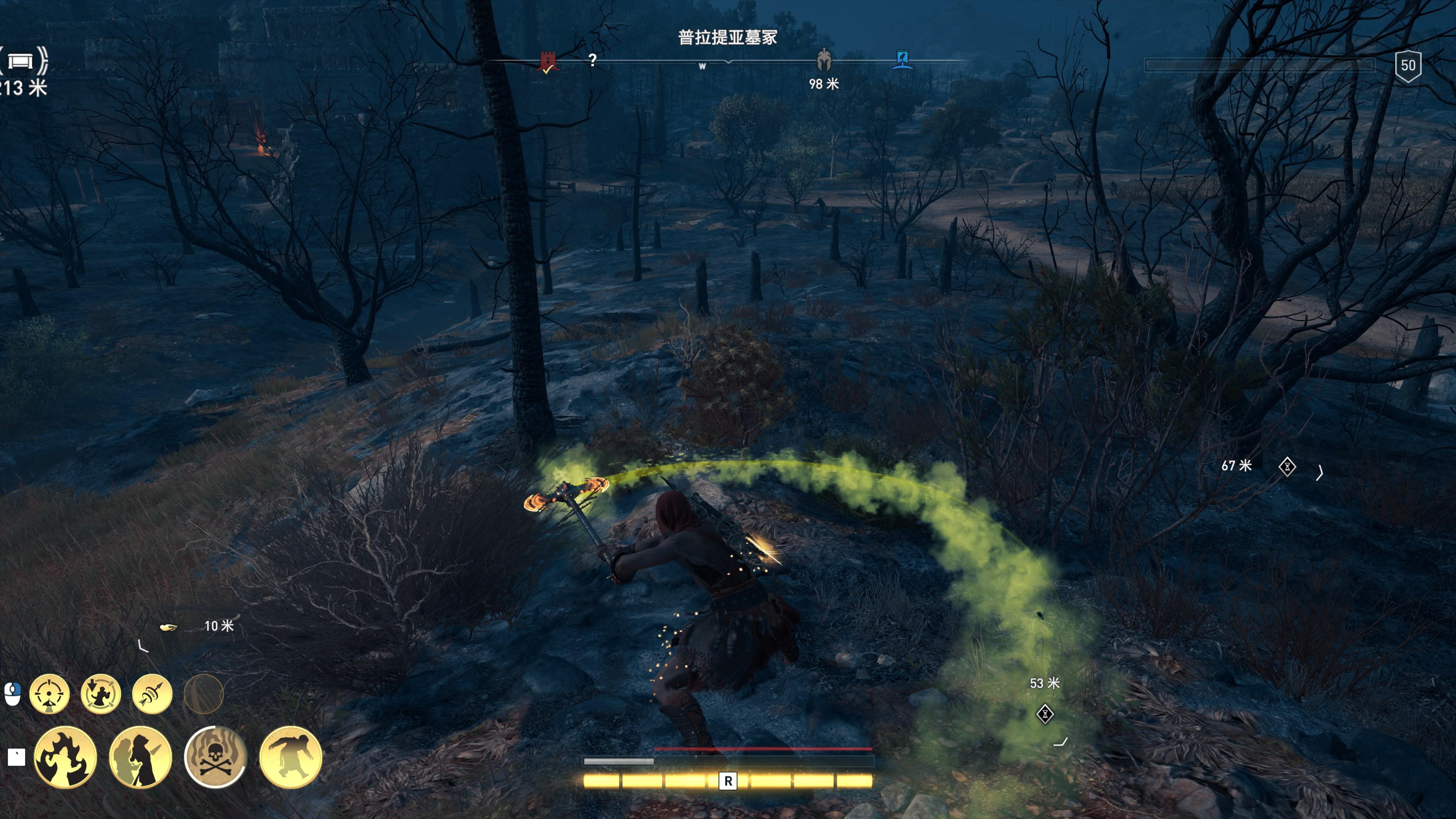The image size is (1456, 819).
Task: Click the level 50 shield badge
Action: coord(1407,66)
